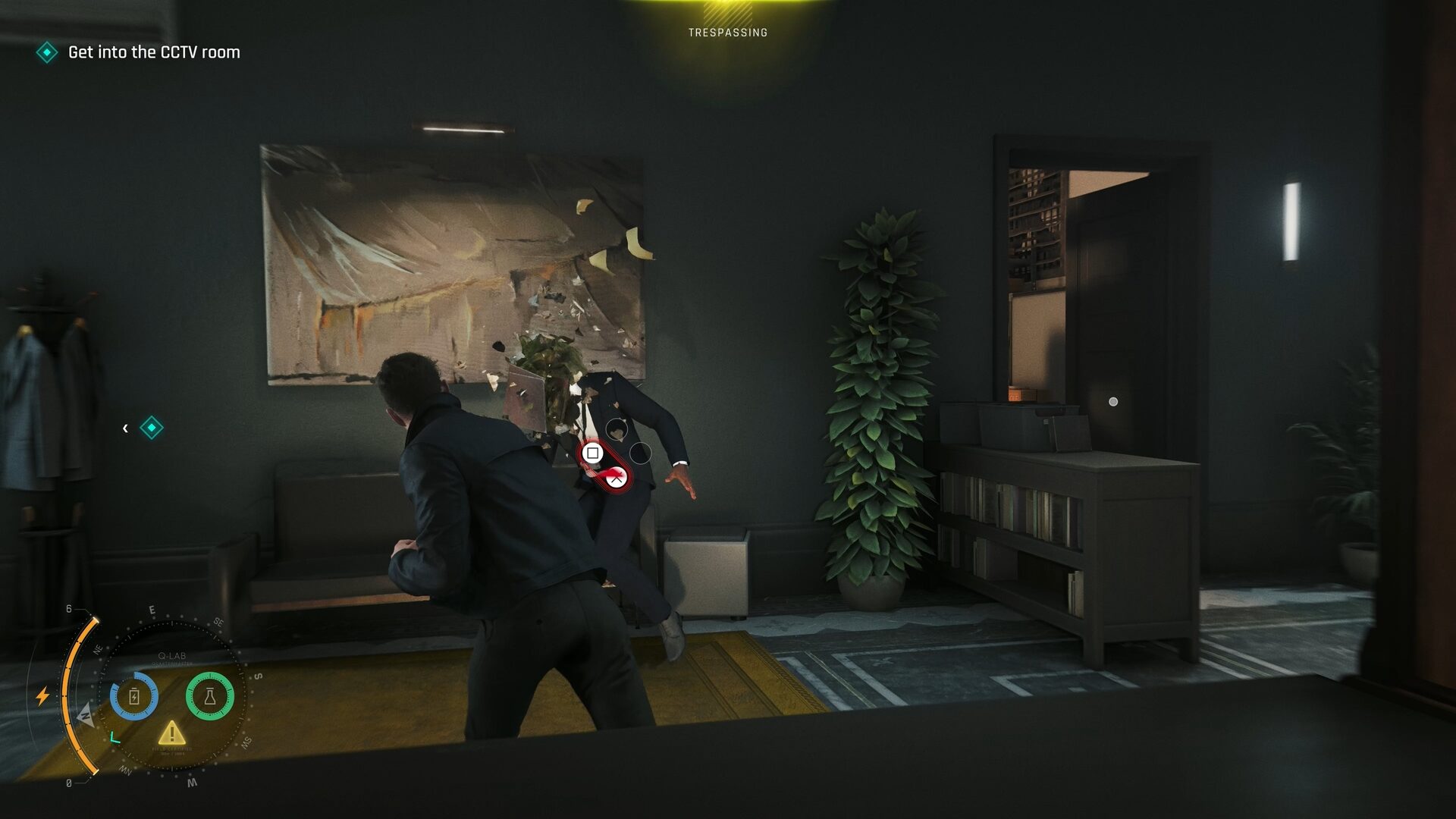1456x819 pixels.
Task: Select the flask gadget in the Q-LAB wheel
Action: pyautogui.click(x=211, y=695)
